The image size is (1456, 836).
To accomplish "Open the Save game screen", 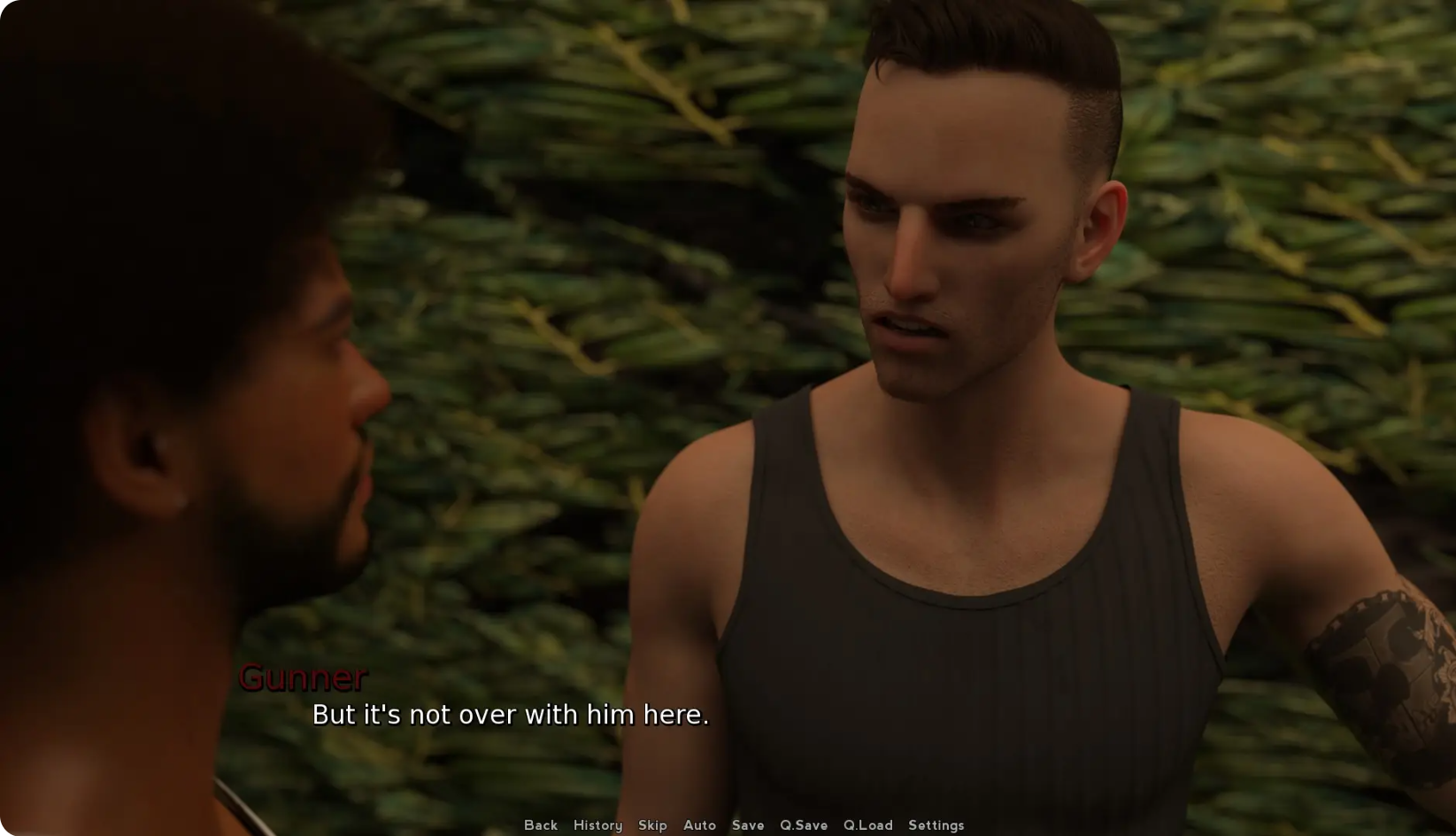I will coord(748,825).
